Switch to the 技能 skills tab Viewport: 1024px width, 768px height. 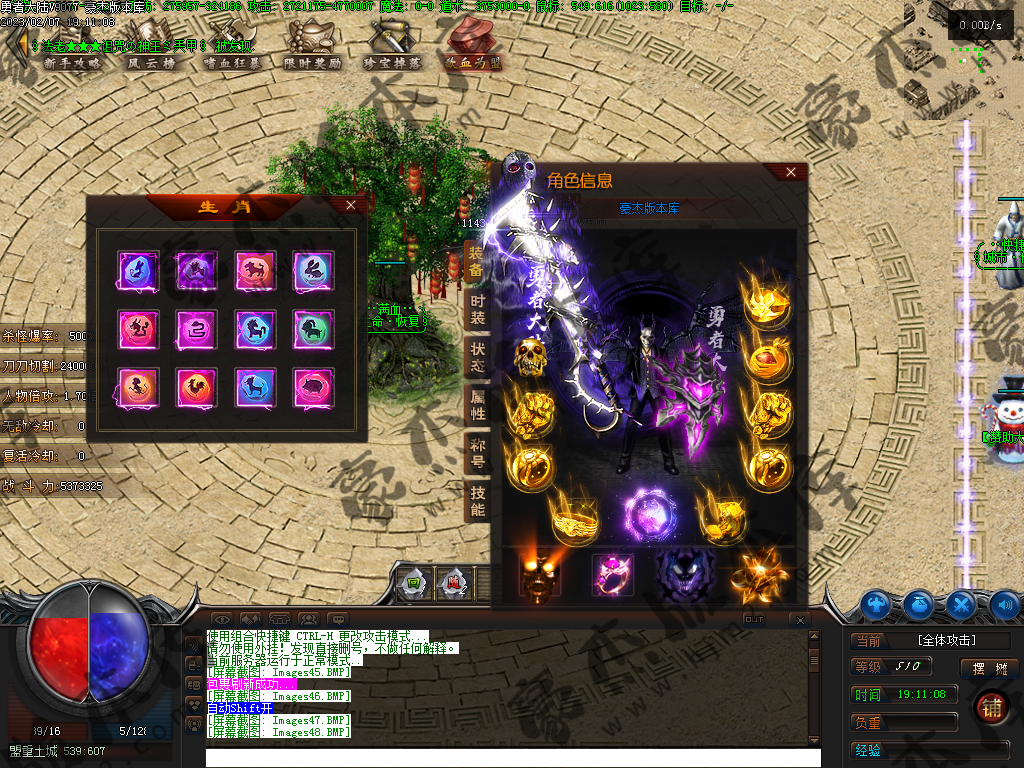coord(478,501)
